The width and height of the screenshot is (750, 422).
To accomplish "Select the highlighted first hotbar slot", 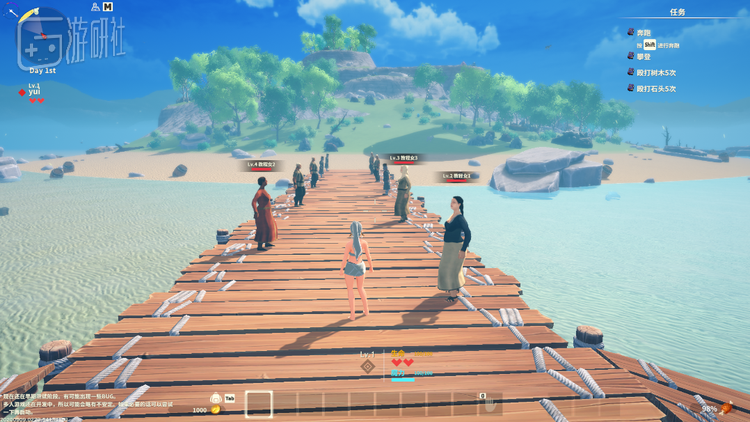I will 259,403.
